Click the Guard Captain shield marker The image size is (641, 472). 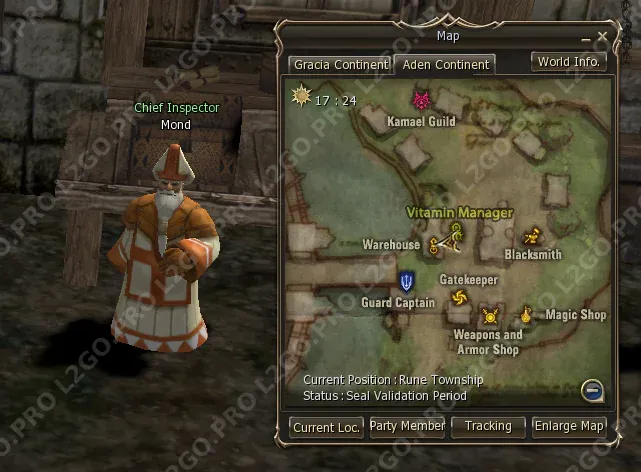(407, 281)
